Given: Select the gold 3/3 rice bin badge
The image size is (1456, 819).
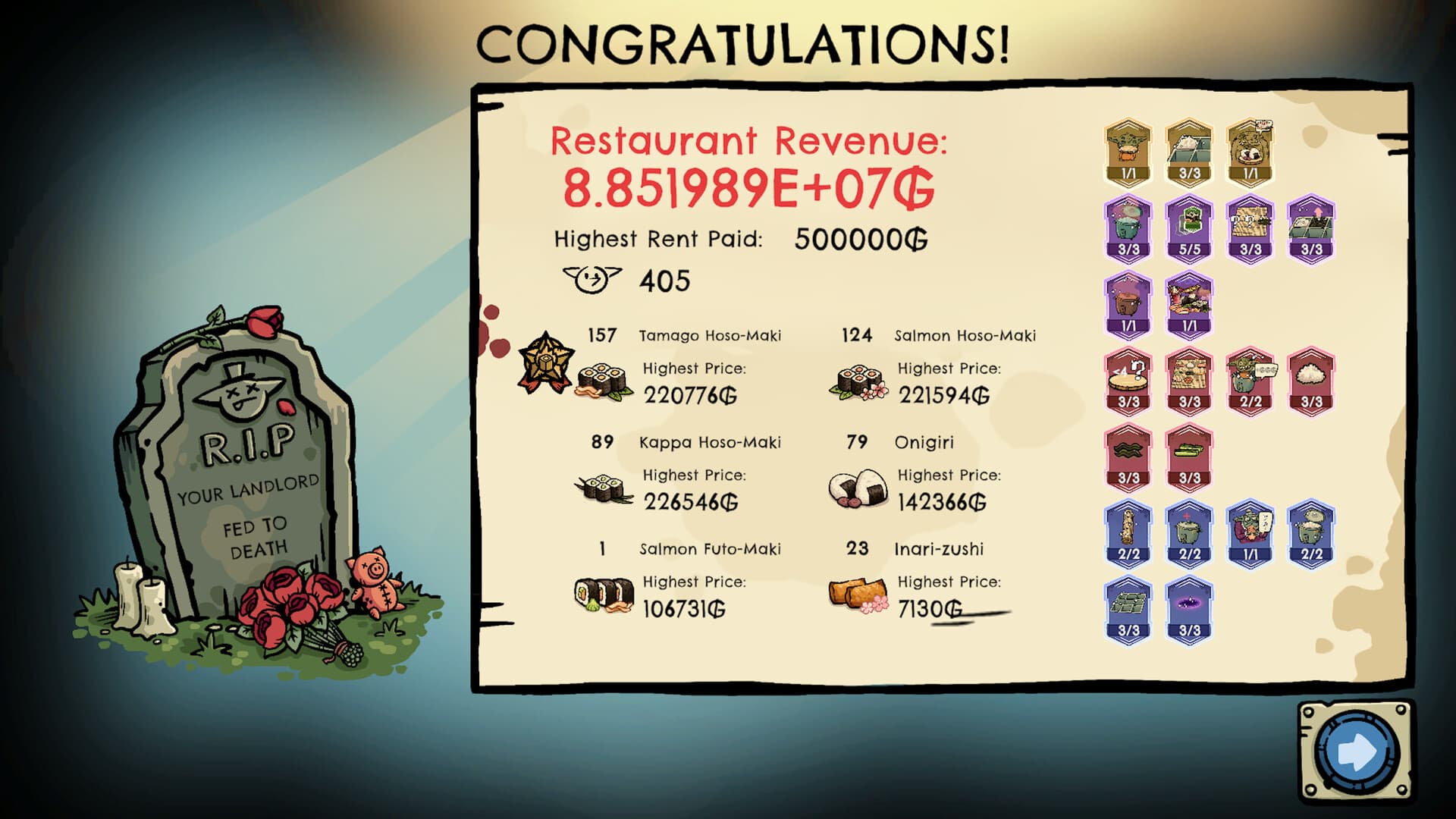Looking at the screenshot, I should pos(1189,148).
